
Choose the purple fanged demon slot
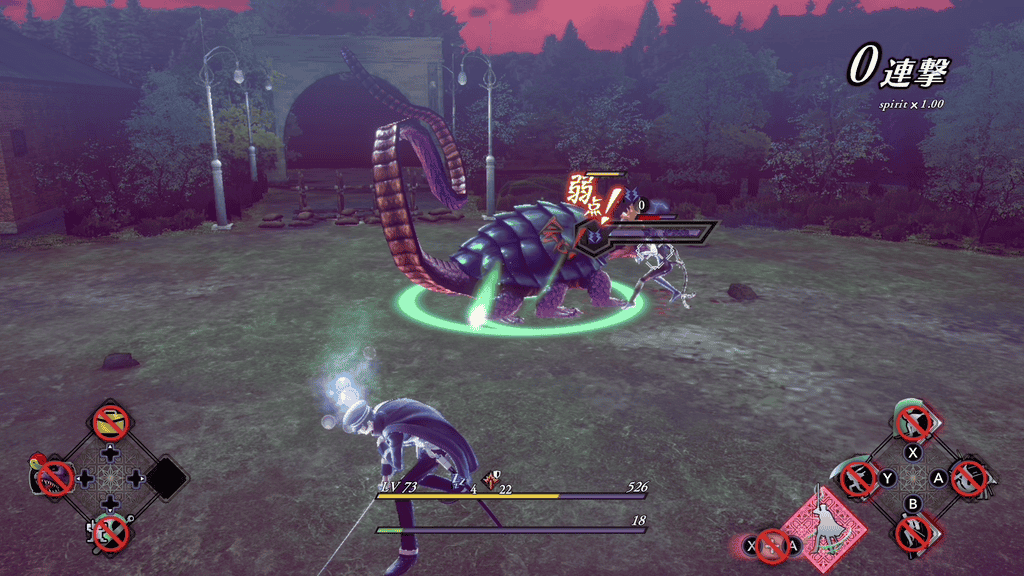(52, 478)
